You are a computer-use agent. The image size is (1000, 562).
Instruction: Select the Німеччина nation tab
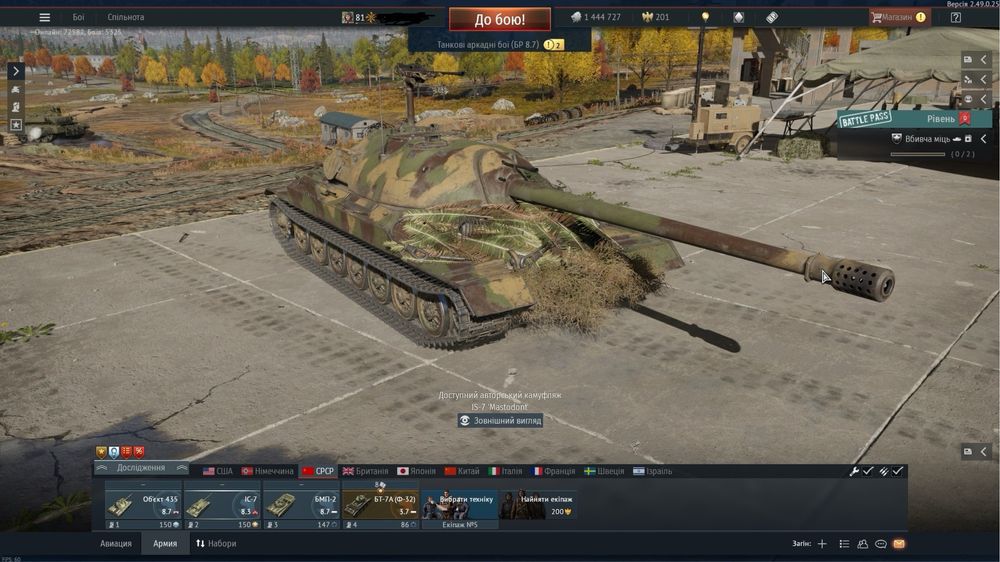[267, 471]
